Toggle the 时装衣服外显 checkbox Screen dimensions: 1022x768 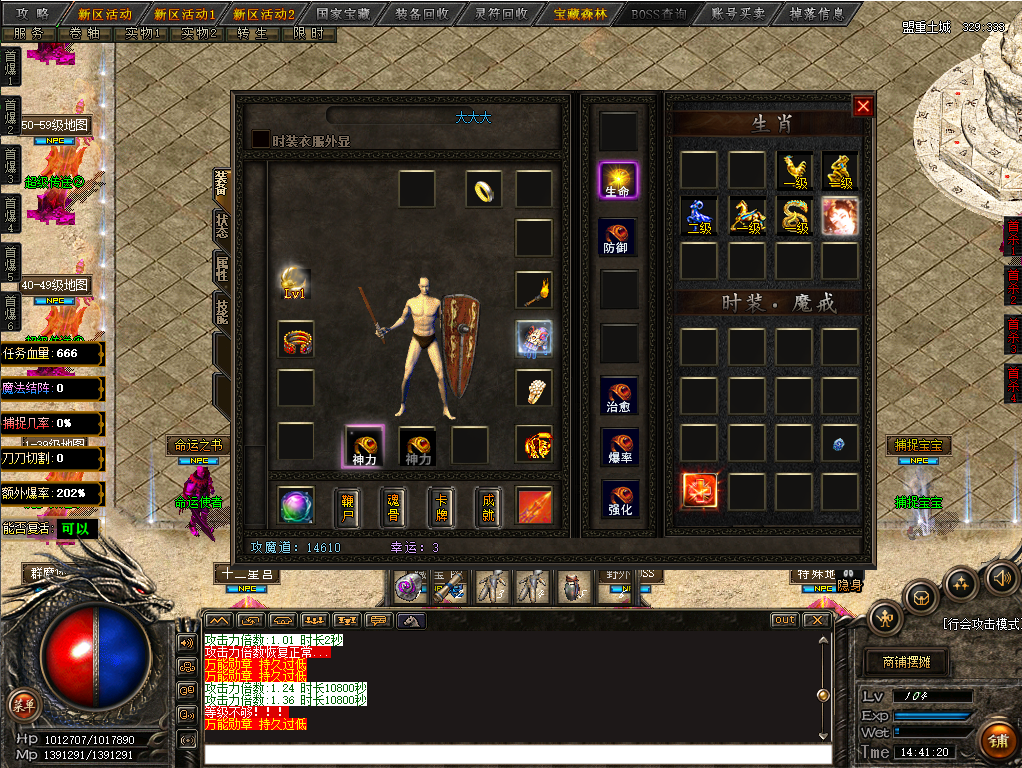(260, 140)
